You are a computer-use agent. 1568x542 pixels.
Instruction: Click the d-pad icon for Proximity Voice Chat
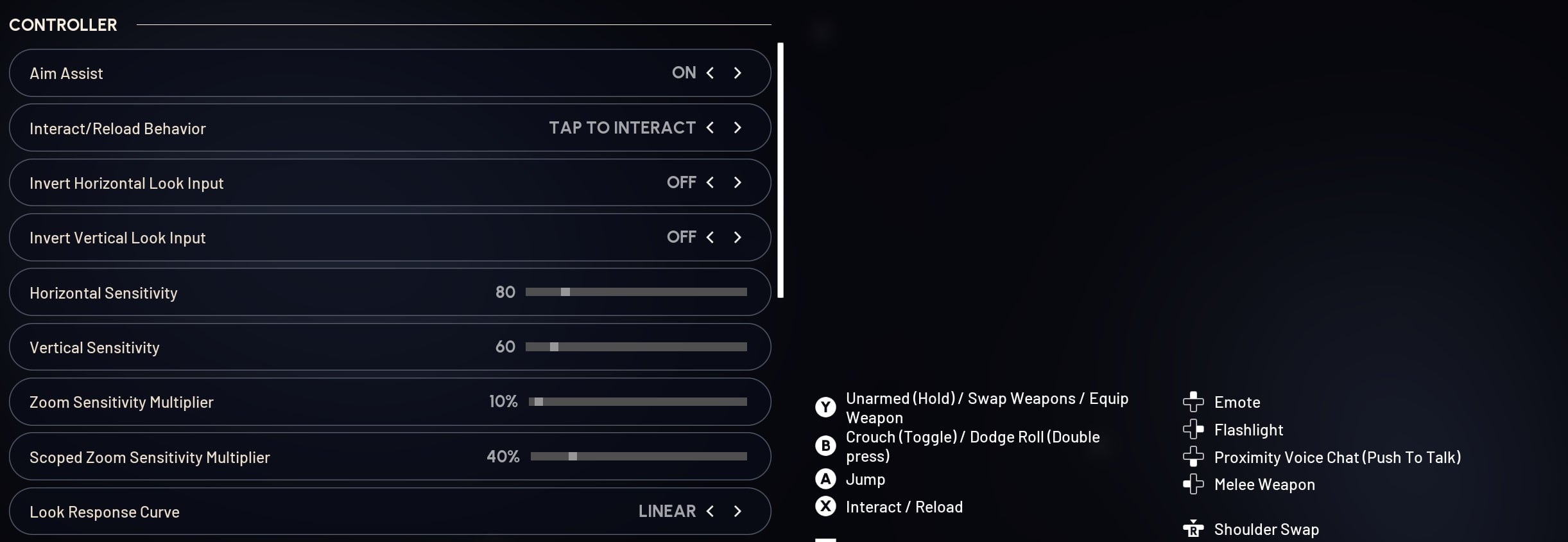pyautogui.click(x=1194, y=457)
